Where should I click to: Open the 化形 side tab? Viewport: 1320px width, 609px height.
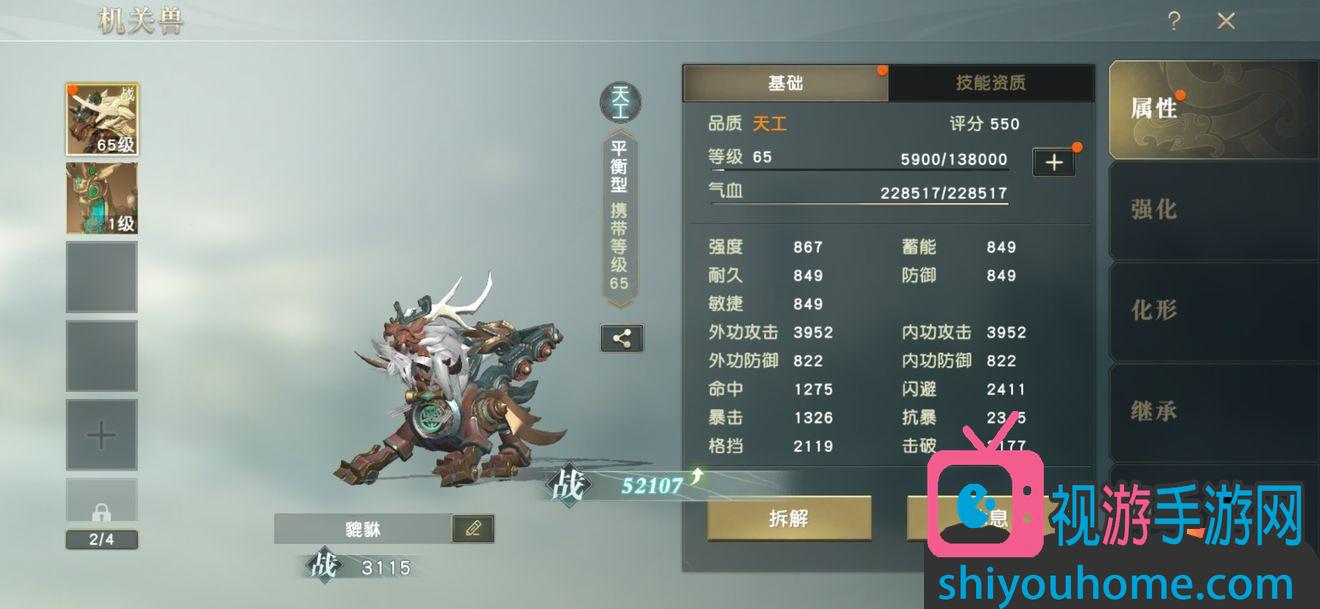(1155, 310)
